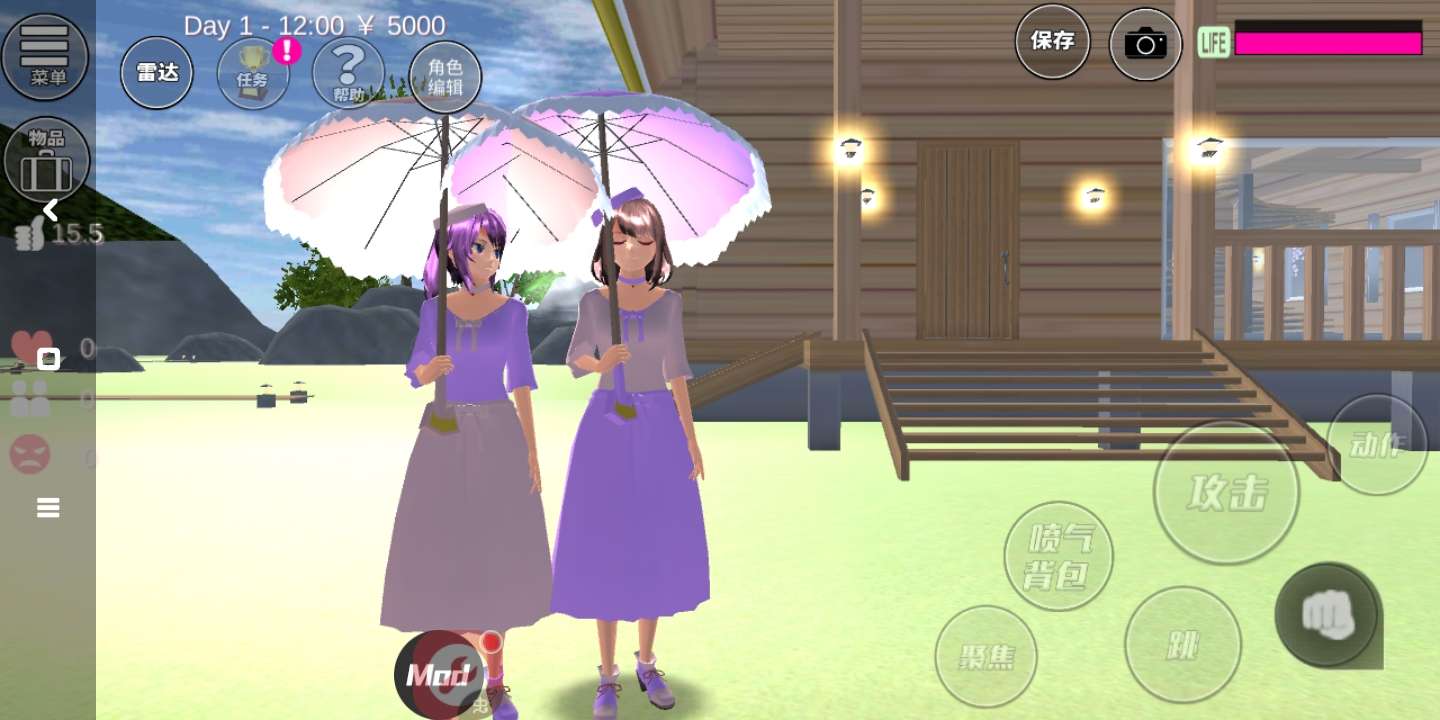Screen dimensions: 1440x720
Task: Collapse the side panel with the left arrow
Action: coord(50,210)
